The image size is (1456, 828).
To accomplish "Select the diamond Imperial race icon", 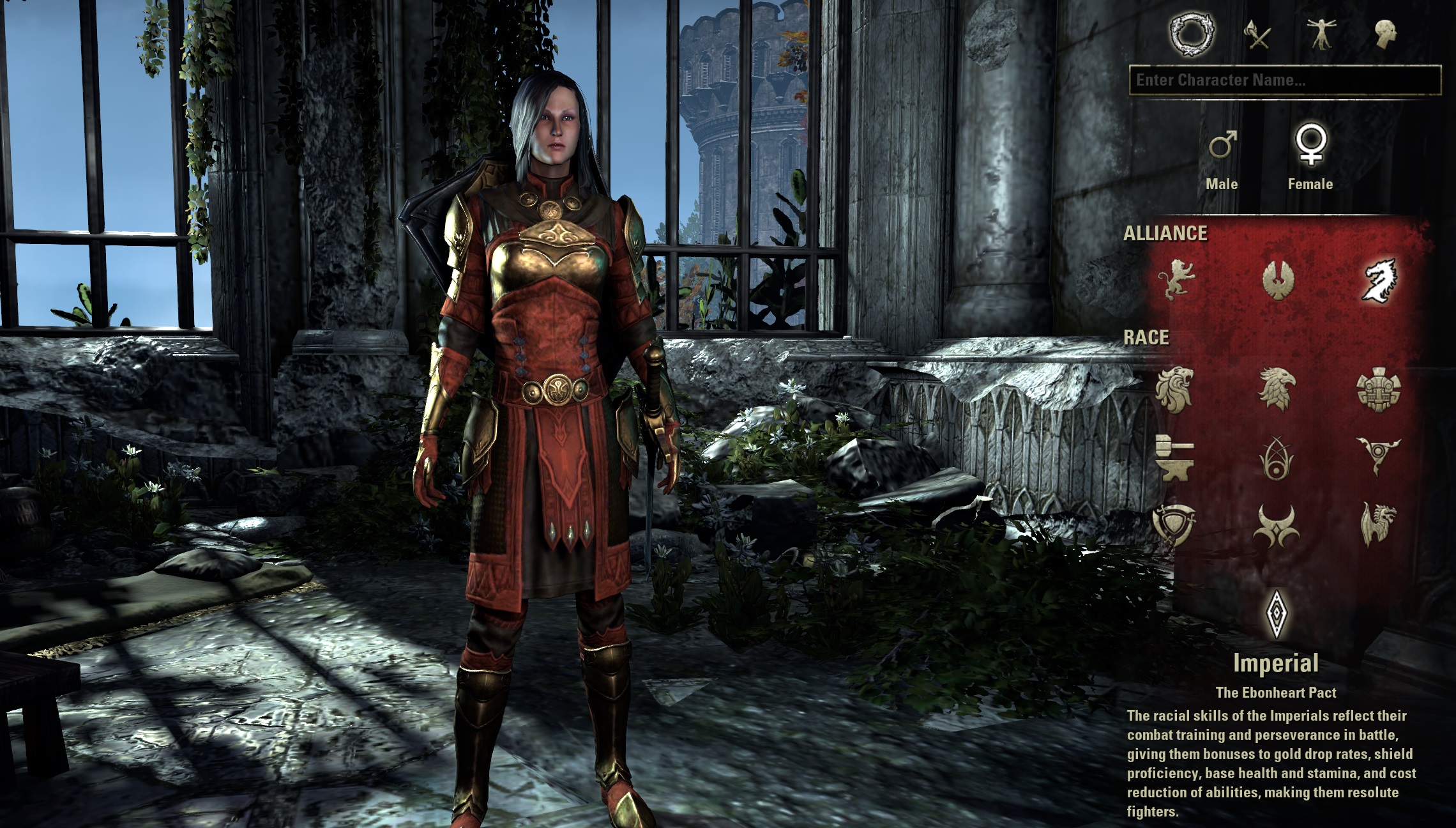I will click(x=1276, y=613).
